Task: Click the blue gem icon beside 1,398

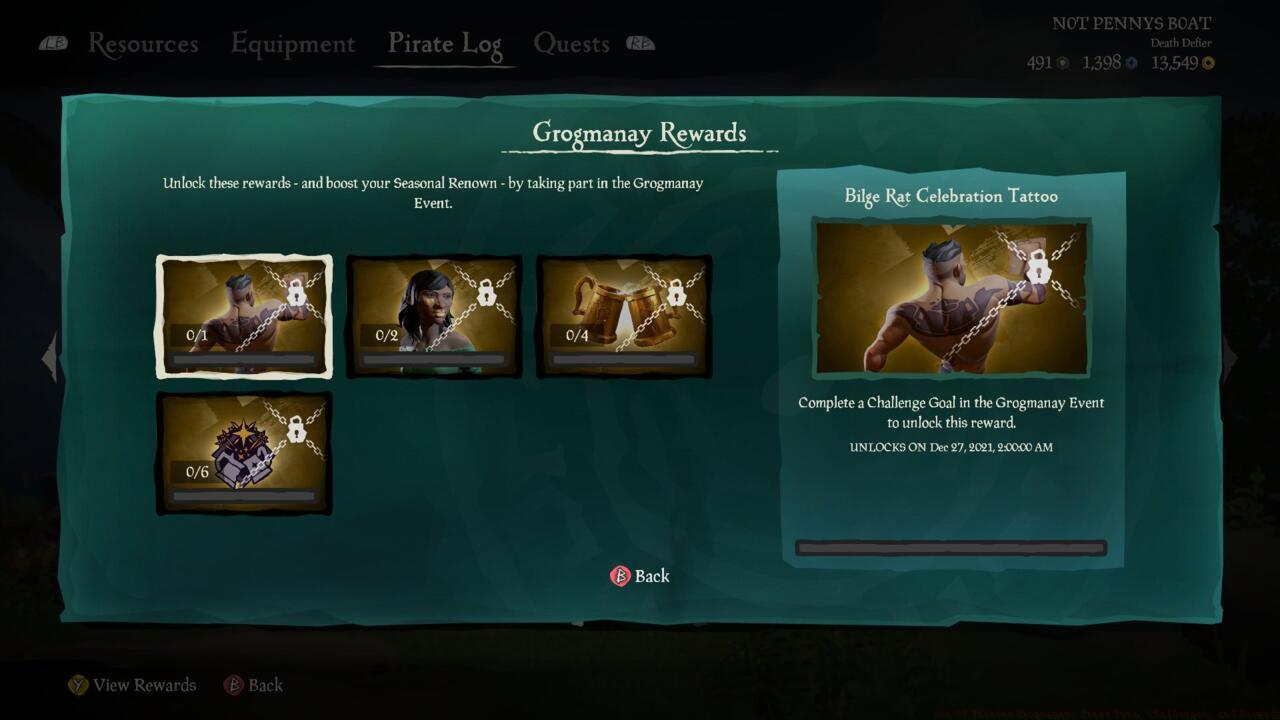Action: tap(1133, 62)
